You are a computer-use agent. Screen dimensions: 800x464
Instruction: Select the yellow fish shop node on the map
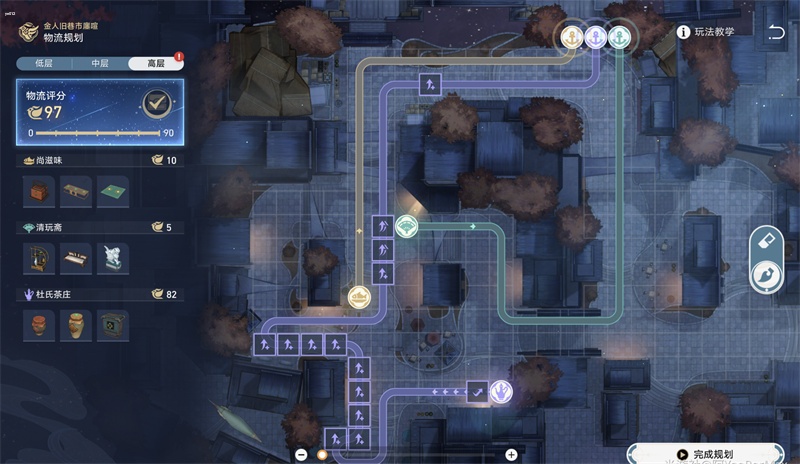point(358,296)
